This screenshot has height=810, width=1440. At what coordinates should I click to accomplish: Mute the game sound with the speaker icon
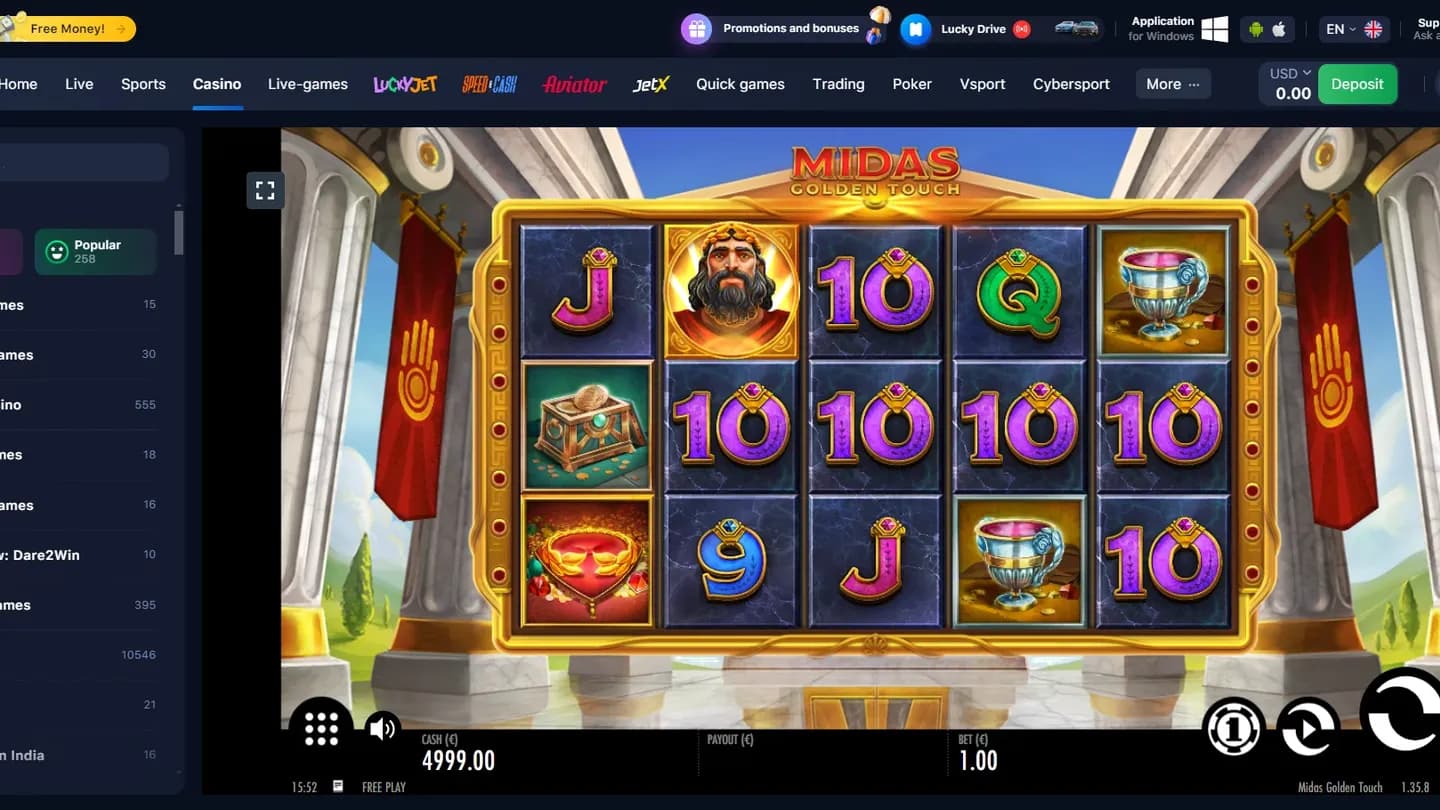382,728
